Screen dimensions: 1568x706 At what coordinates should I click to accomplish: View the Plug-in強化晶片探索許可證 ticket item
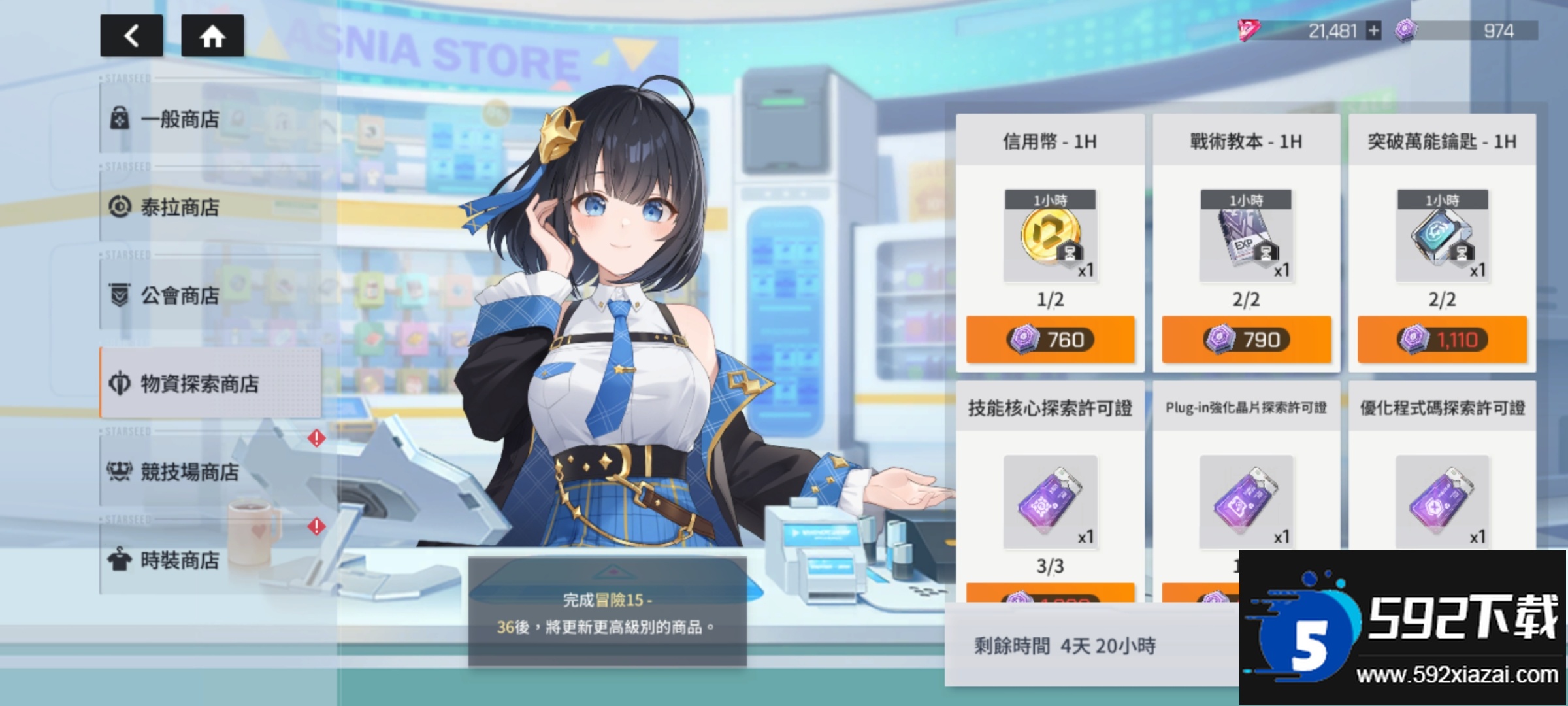click(1246, 502)
